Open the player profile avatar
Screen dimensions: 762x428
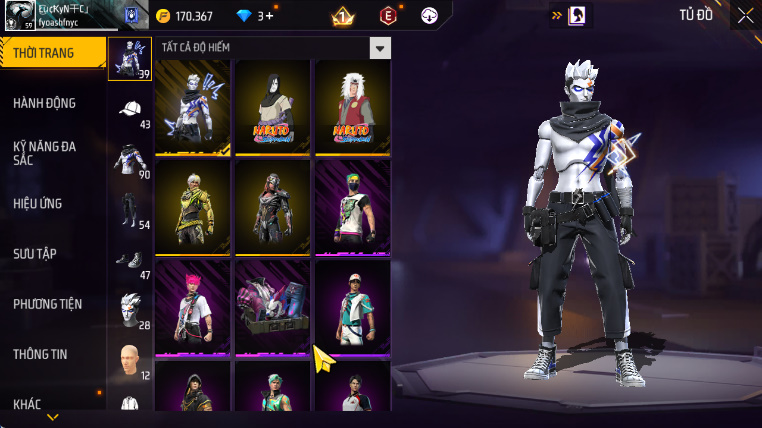18,15
